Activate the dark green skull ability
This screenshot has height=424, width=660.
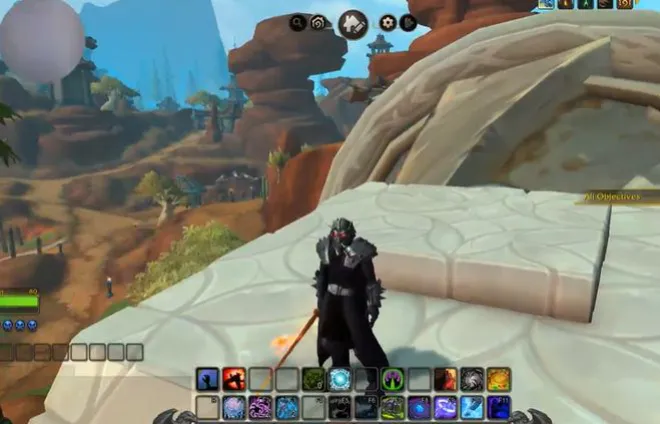(313, 379)
